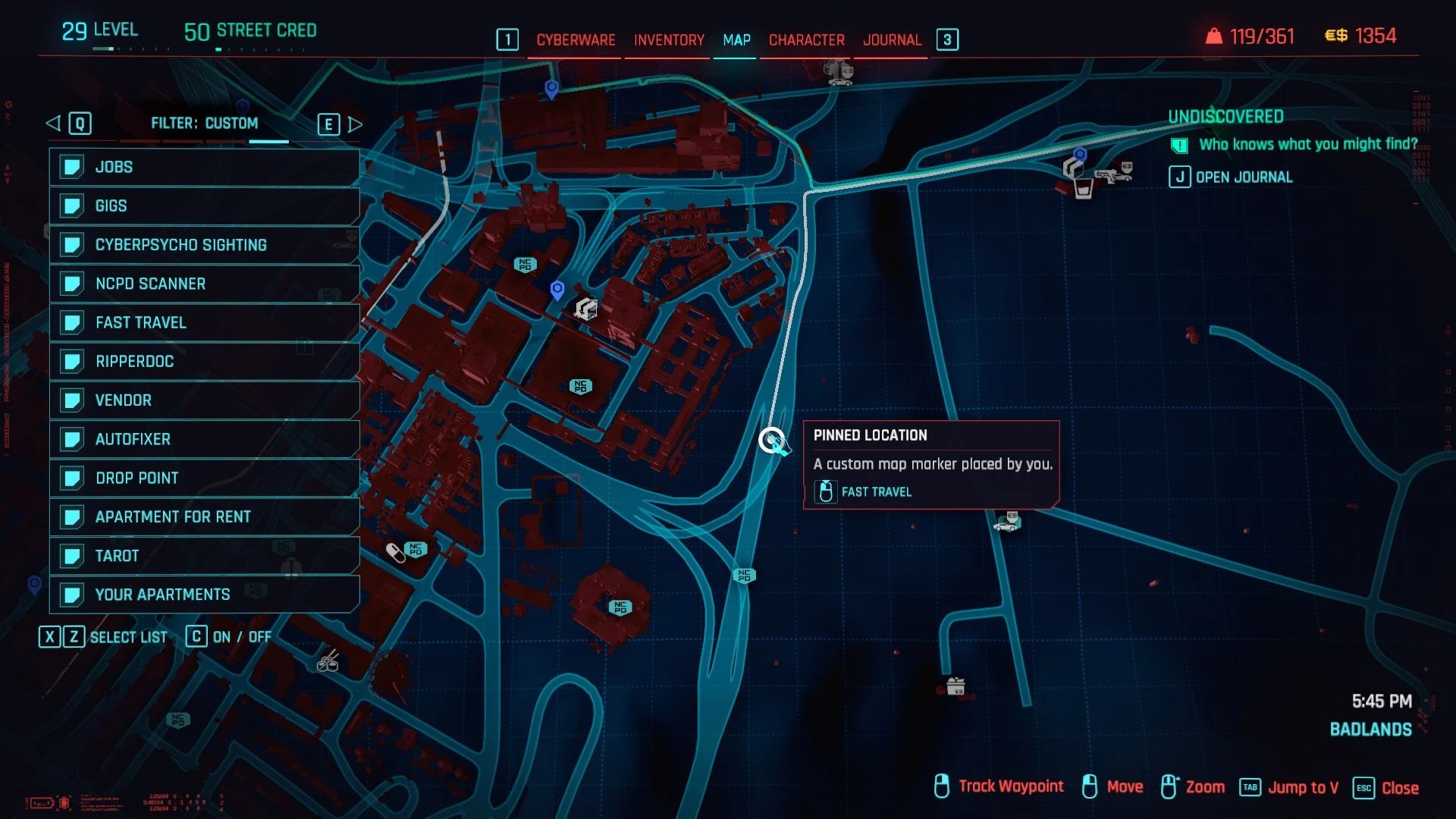Screen dimensions: 1456x819
Task: Open the Filter: Custom selector
Action: click(x=205, y=122)
